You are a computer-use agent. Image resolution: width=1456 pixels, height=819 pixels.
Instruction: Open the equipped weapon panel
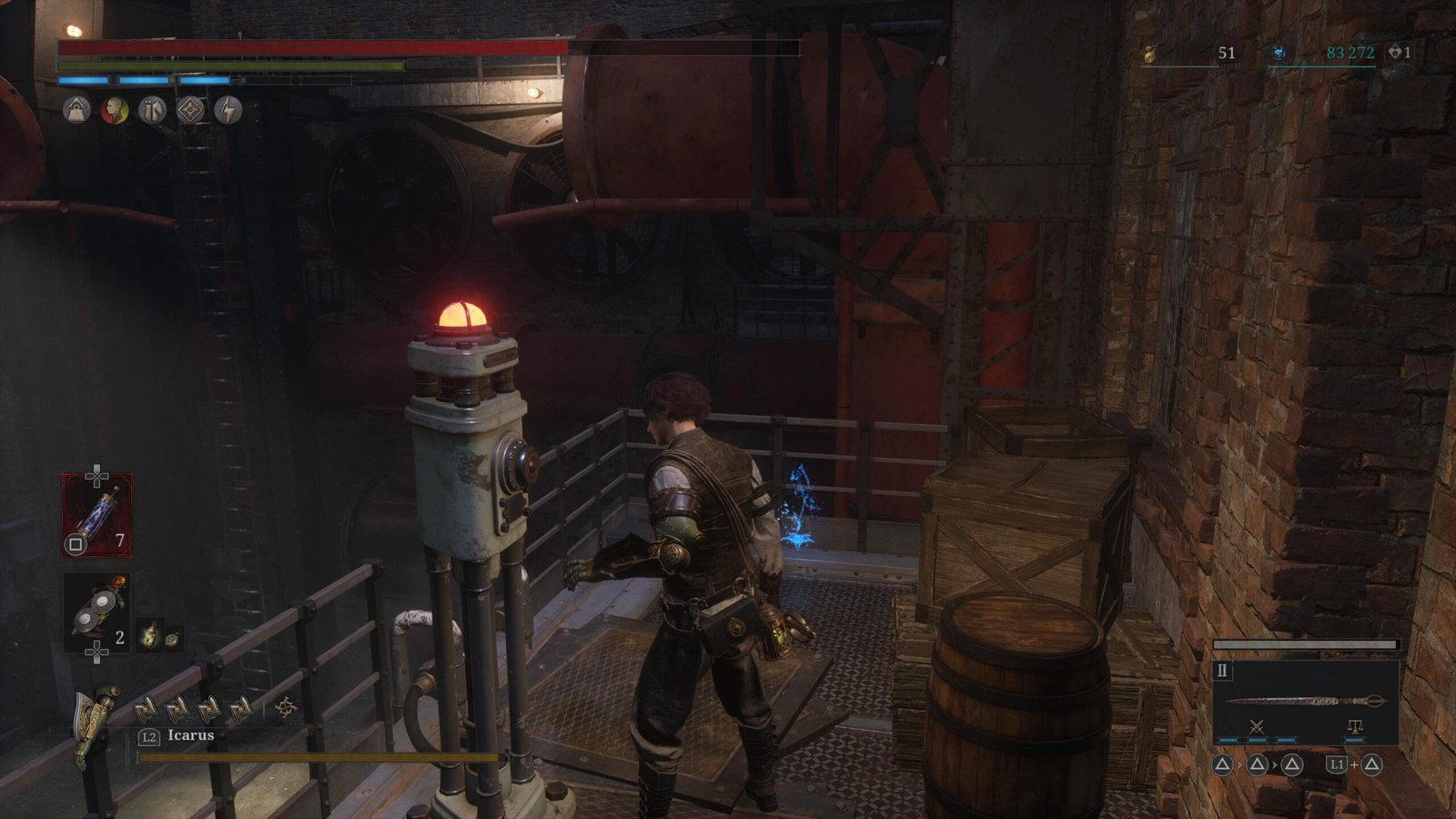[1305, 702]
